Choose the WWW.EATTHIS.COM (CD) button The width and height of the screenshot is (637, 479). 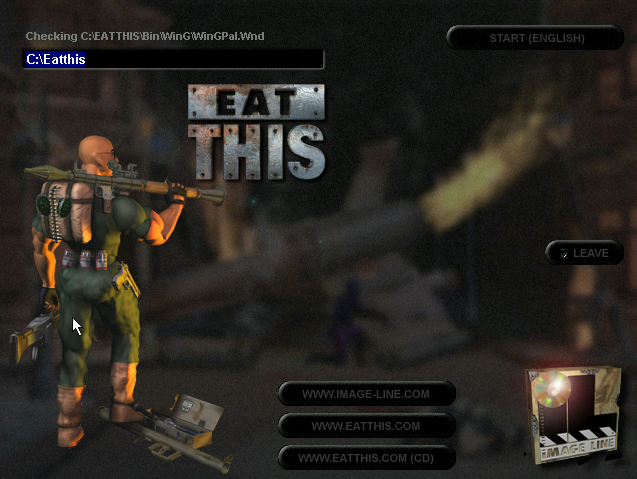[366, 458]
